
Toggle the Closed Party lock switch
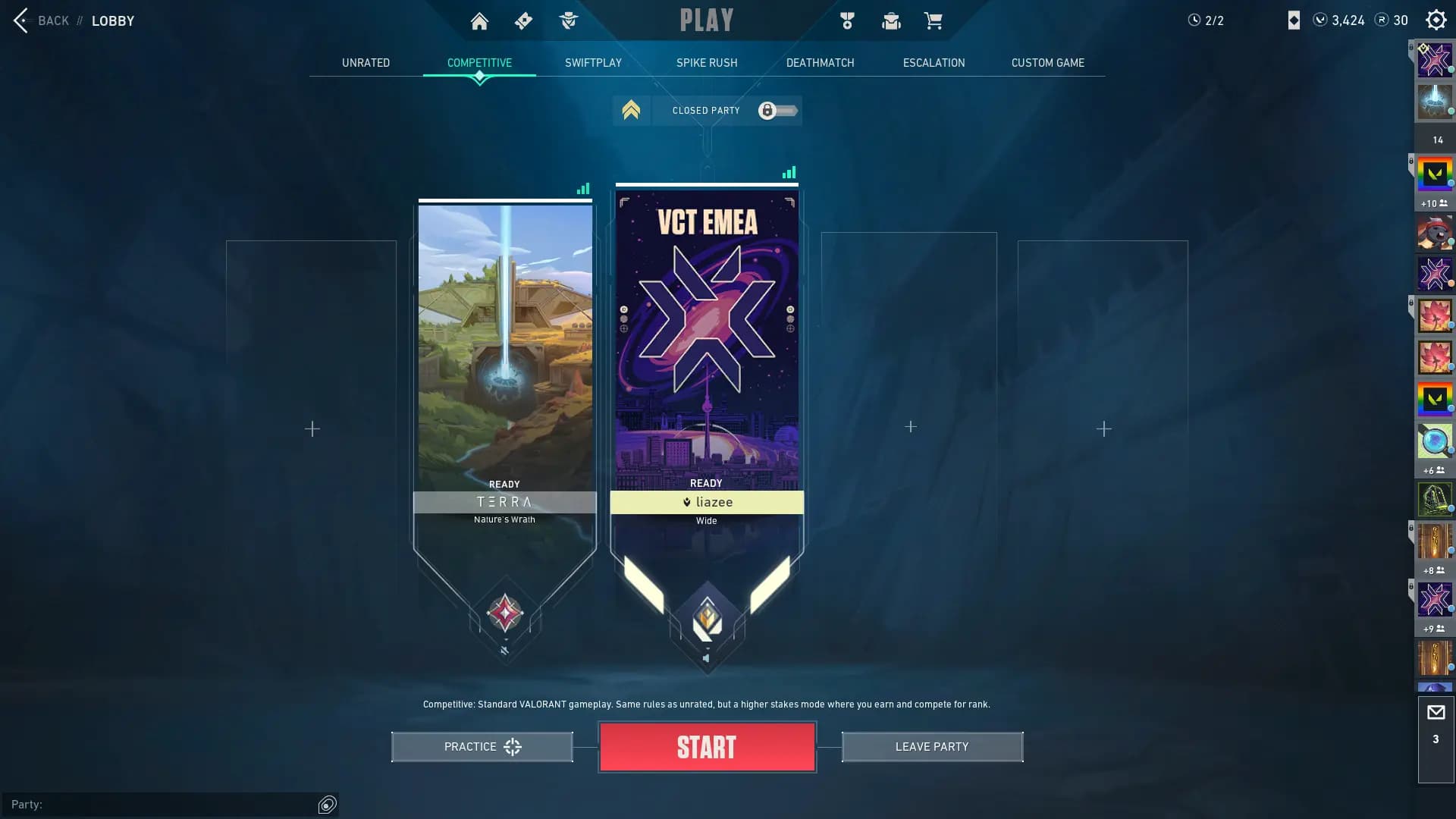click(x=777, y=111)
